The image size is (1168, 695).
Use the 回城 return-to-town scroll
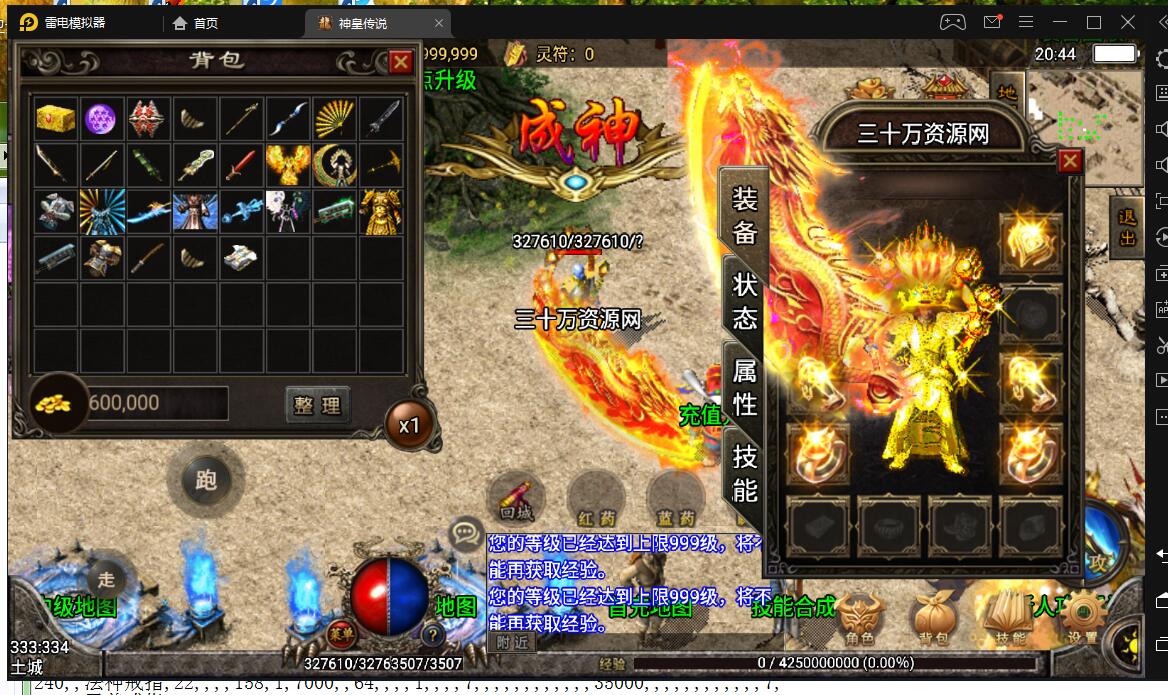pos(516,498)
